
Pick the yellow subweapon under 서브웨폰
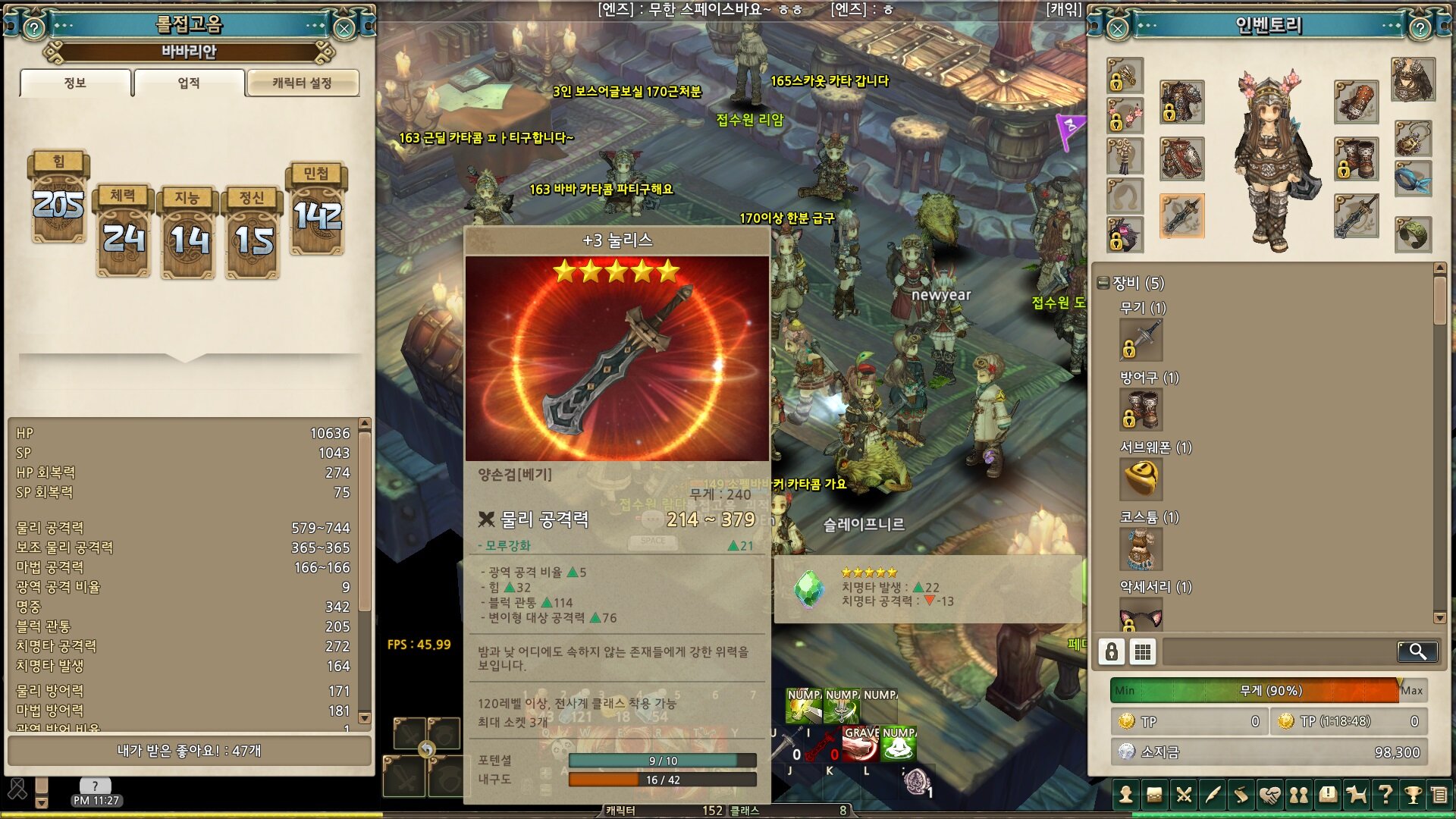1141,479
